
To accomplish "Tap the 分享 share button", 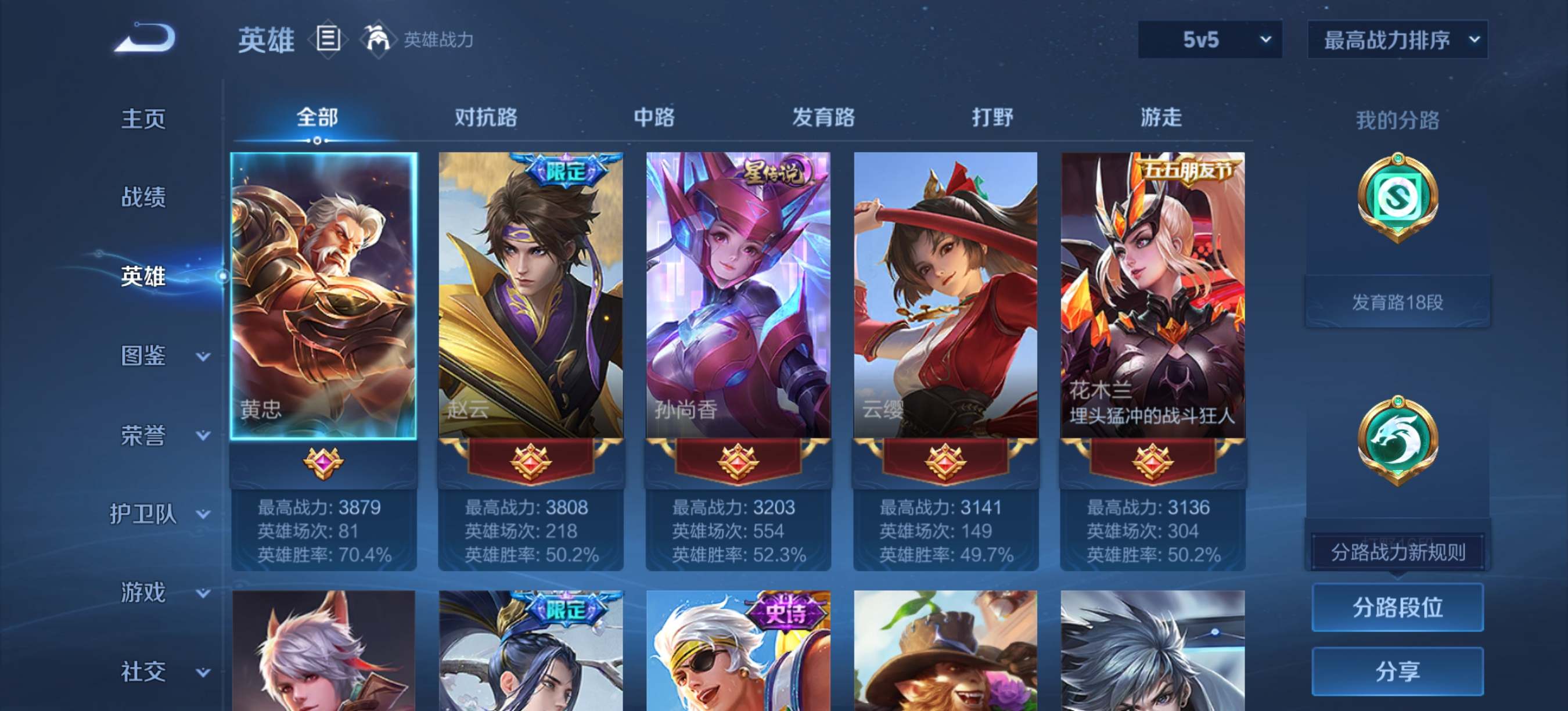I will [x=1397, y=671].
